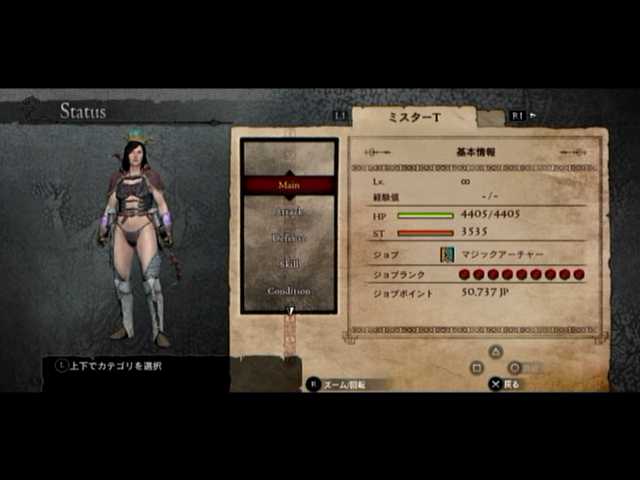Image resolution: width=640 pixels, height=480 pixels.
Task: View the Condition status category
Action: tap(289, 290)
